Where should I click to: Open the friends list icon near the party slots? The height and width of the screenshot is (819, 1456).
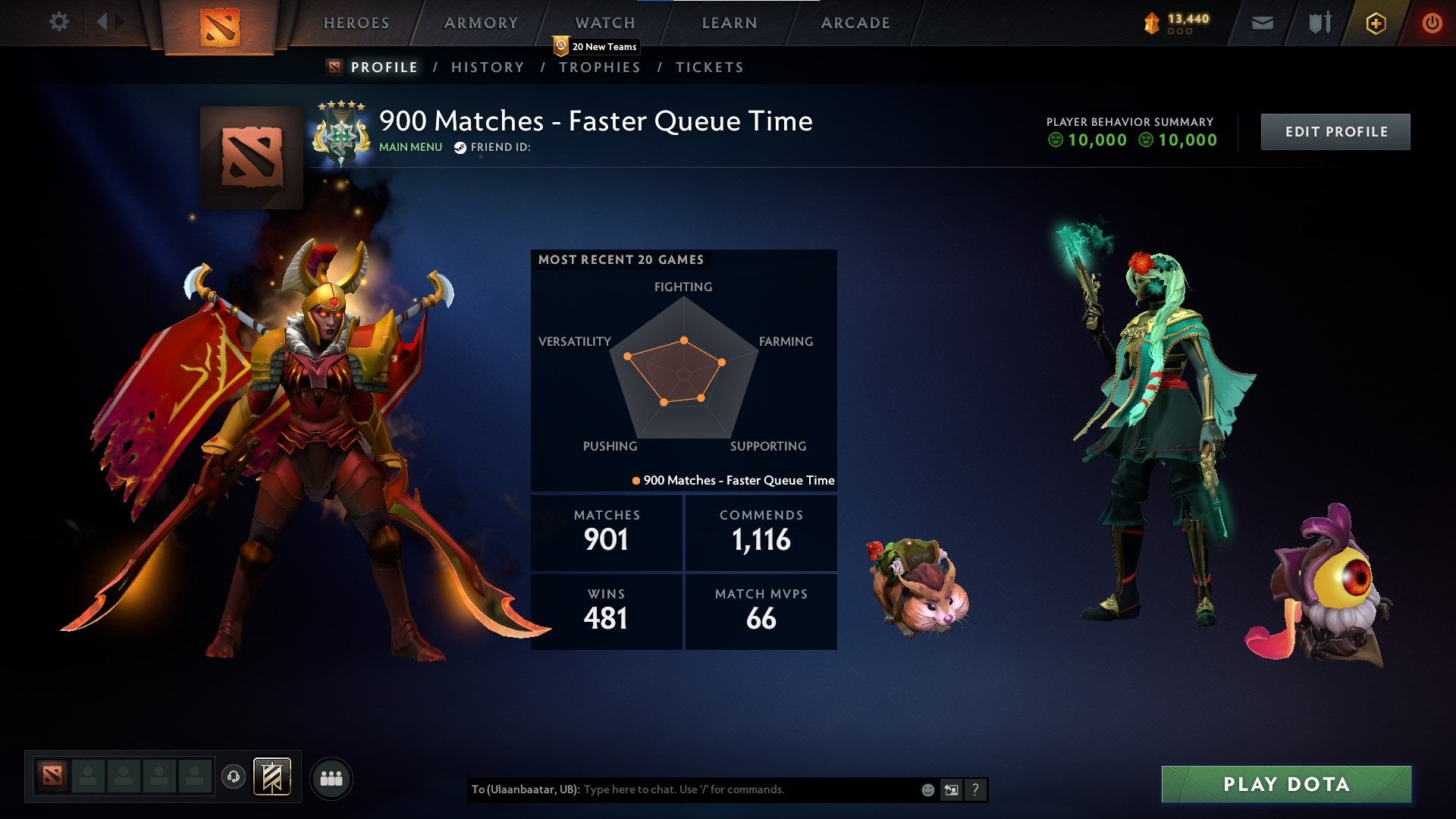[x=331, y=777]
